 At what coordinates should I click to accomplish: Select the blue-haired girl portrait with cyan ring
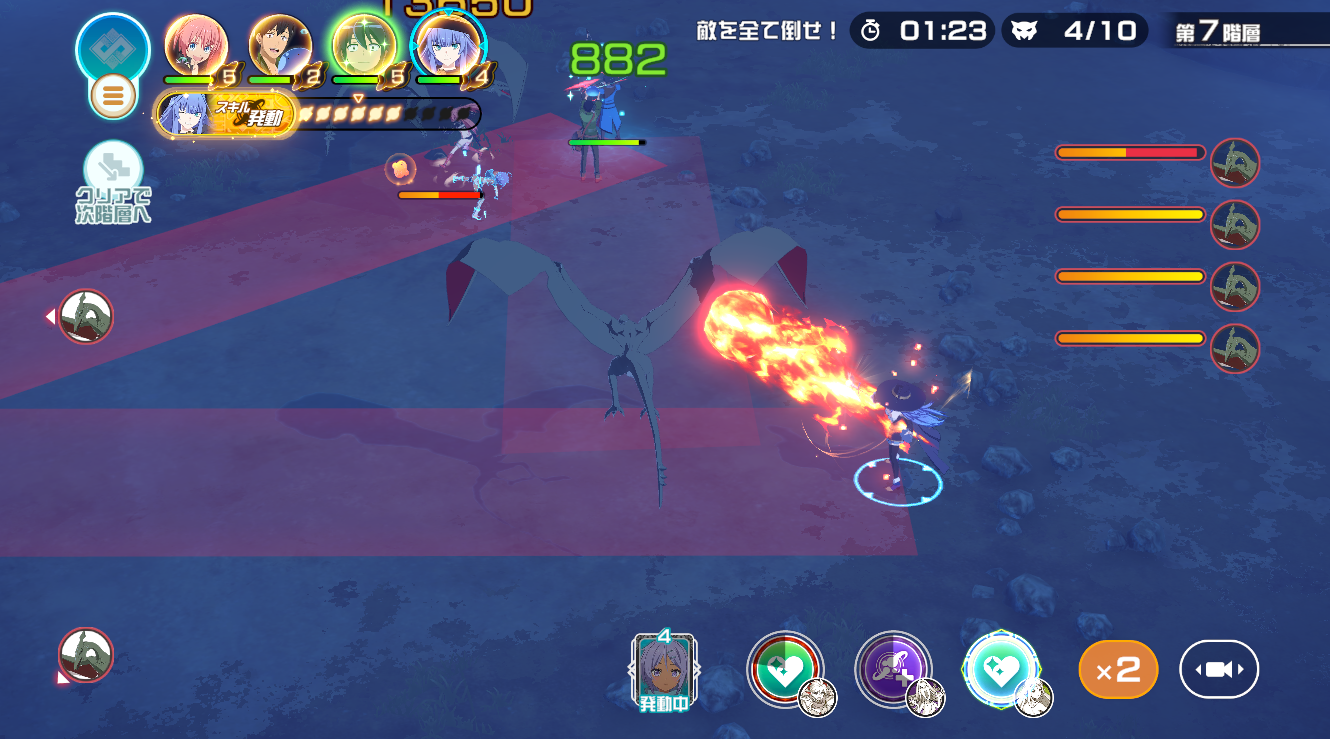448,45
